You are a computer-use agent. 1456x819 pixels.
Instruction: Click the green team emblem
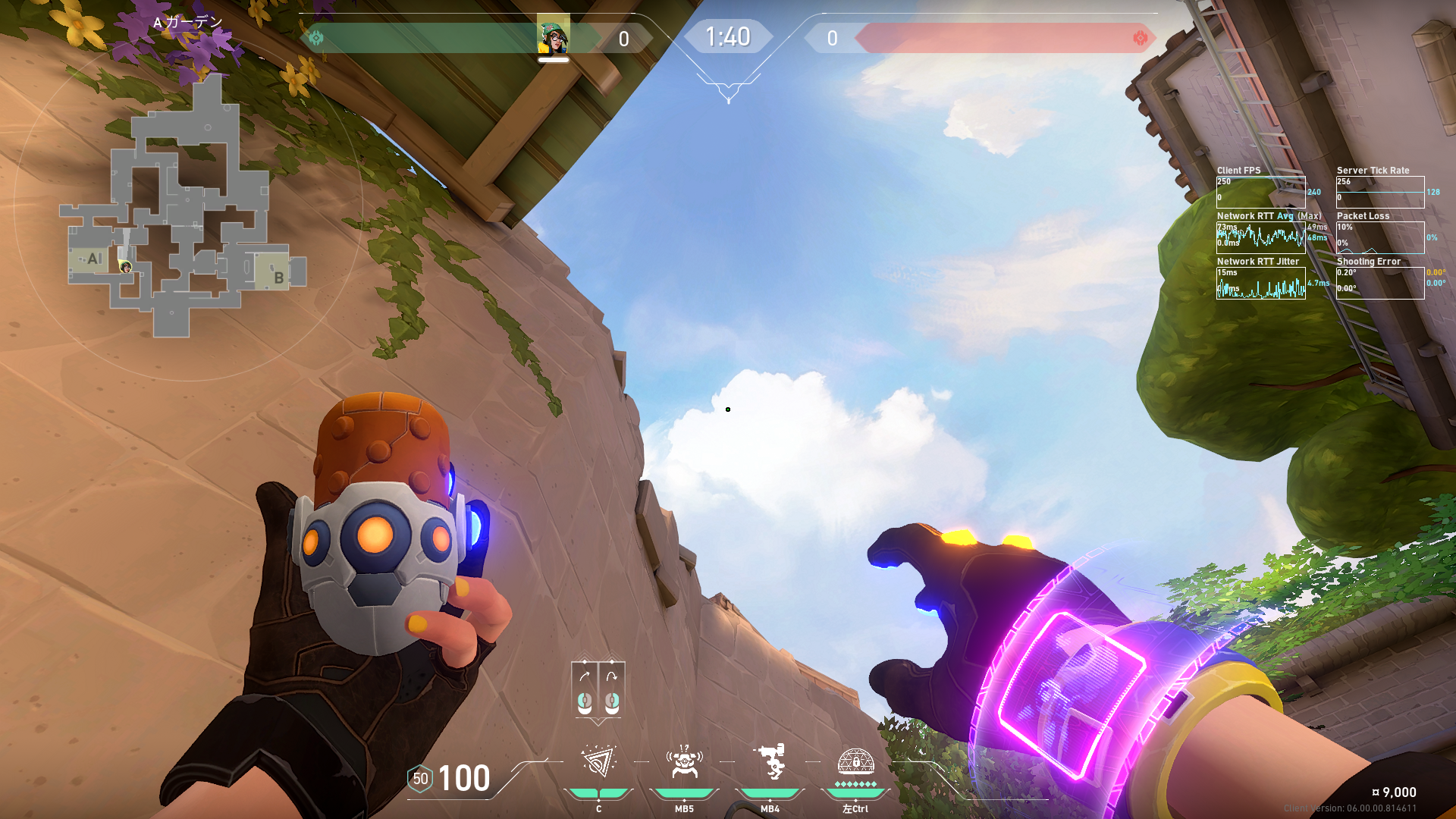[x=316, y=38]
